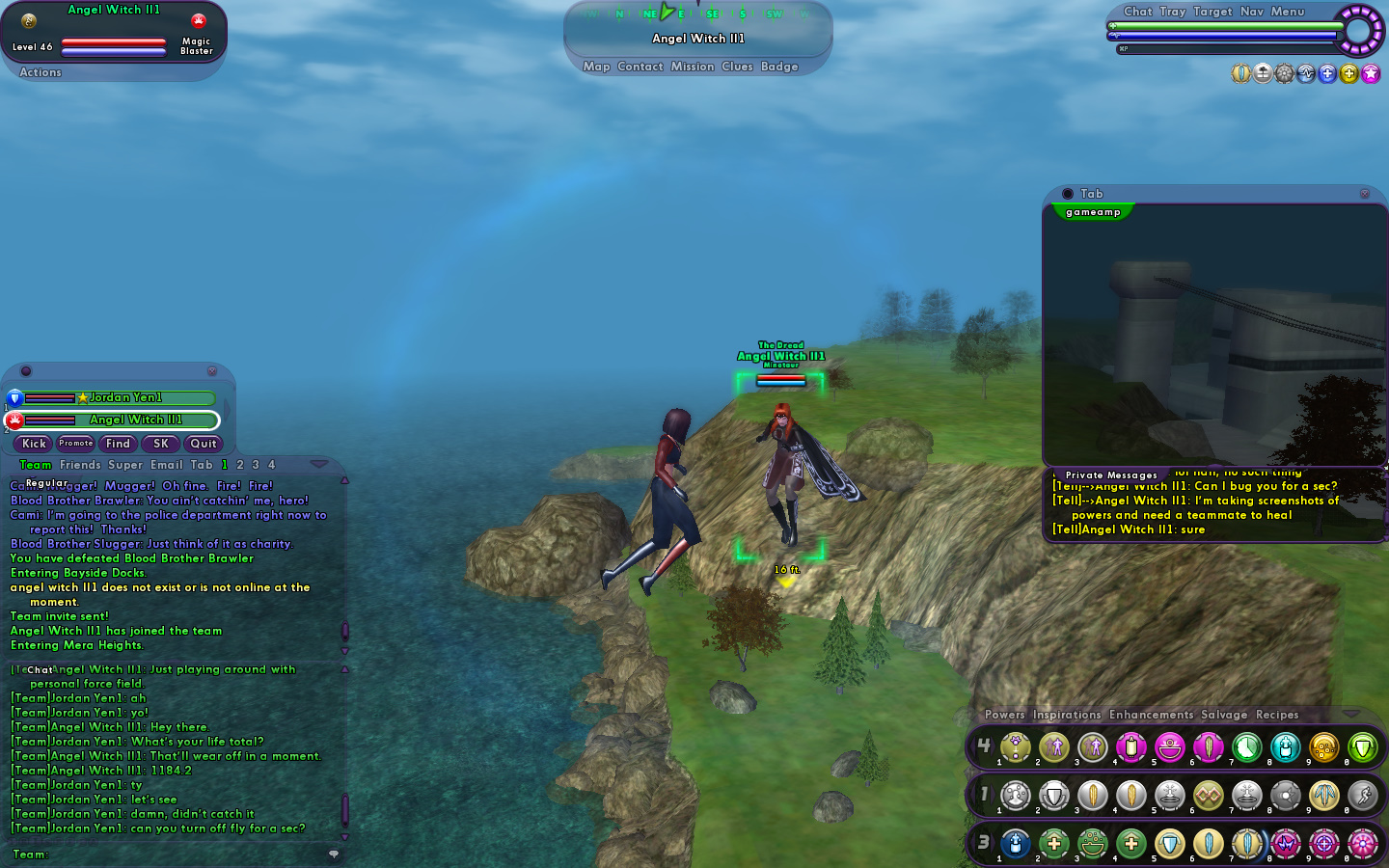Kick the selected team member
This screenshot has height=868, width=1389.
[x=34, y=444]
